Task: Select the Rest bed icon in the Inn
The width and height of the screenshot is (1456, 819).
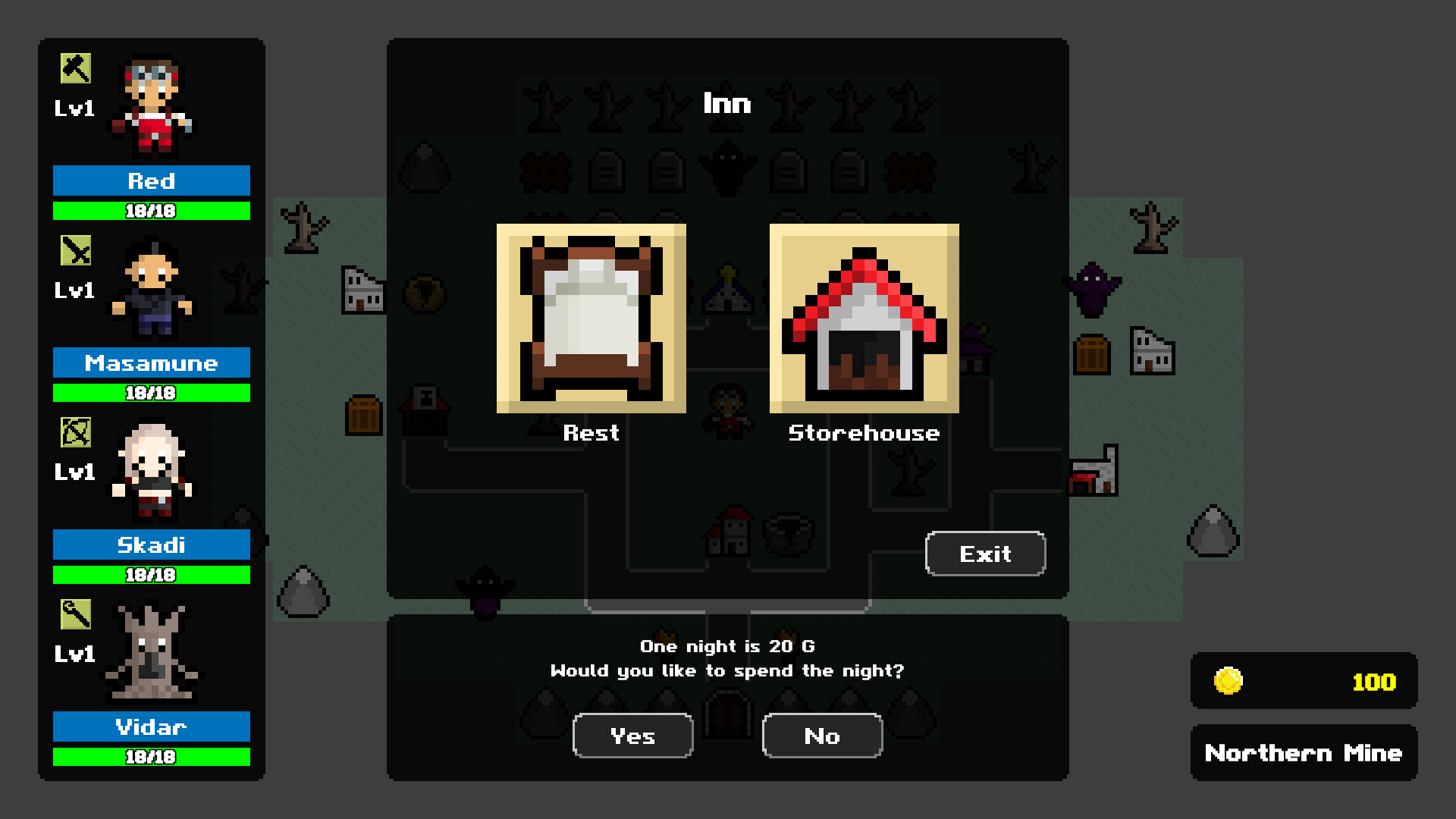Action: click(590, 317)
